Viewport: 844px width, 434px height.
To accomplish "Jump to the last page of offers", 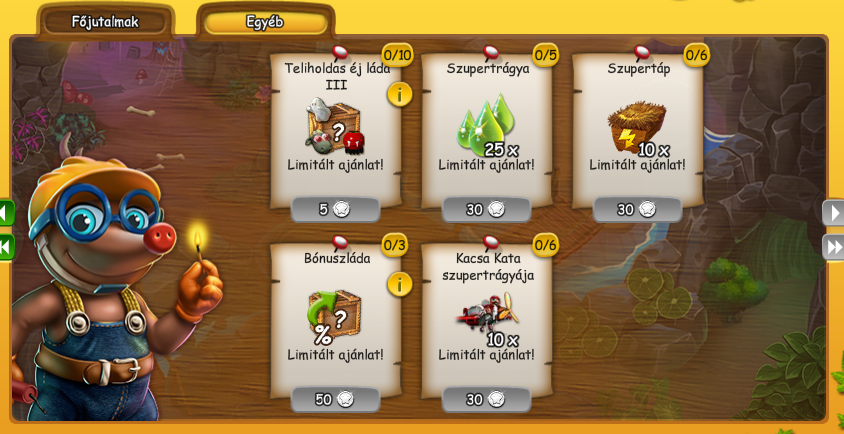I will (833, 246).
